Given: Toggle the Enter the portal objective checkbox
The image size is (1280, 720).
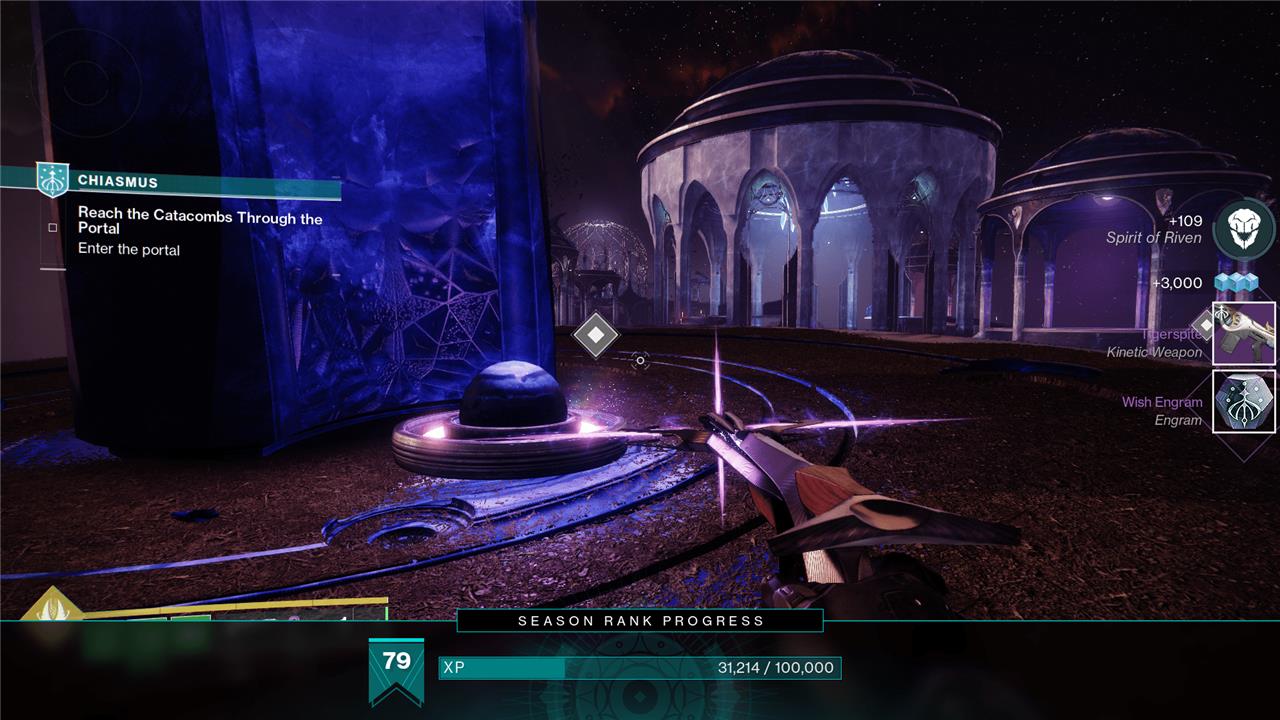Looking at the screenshot, I should coord(53,227).
